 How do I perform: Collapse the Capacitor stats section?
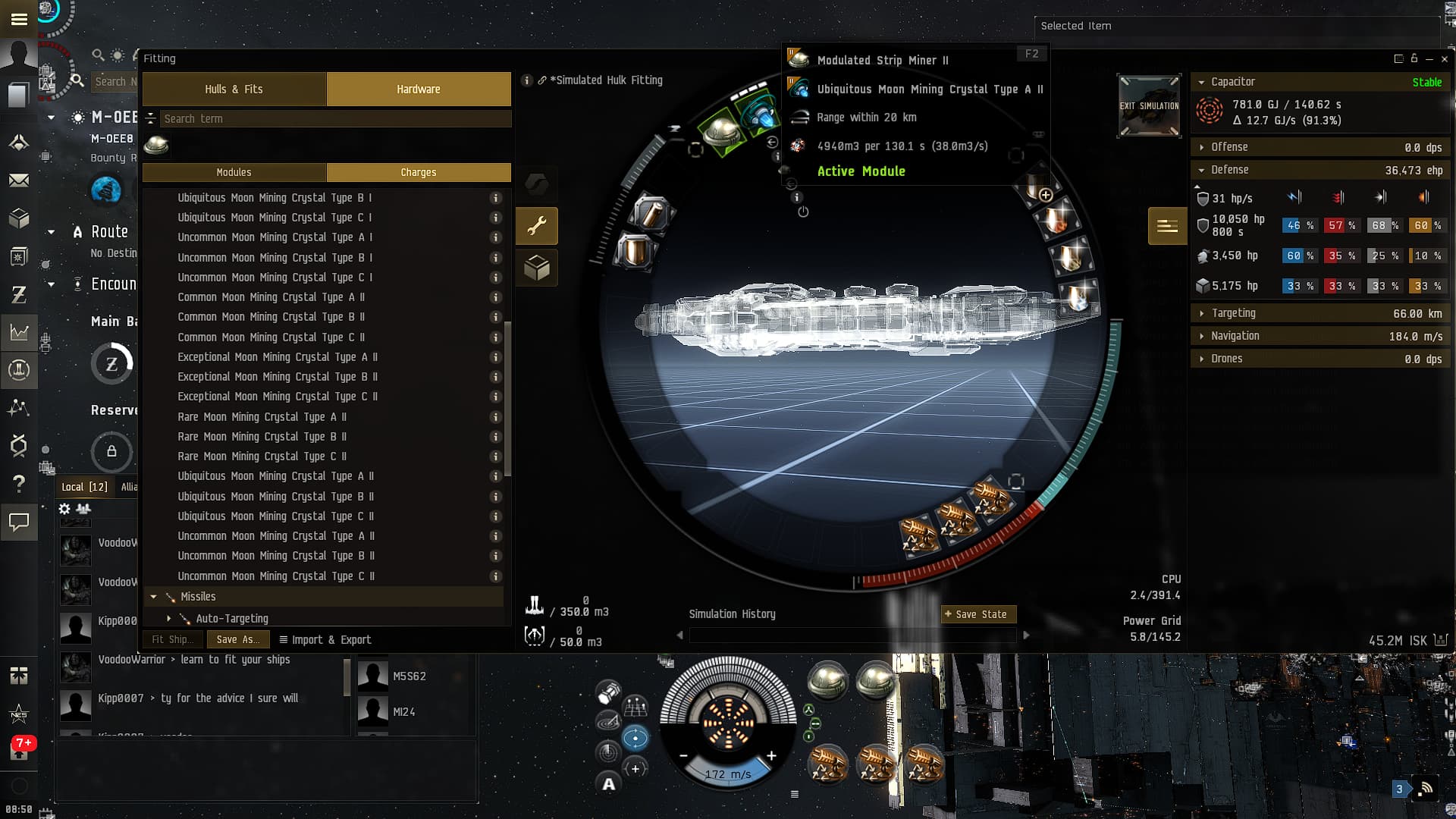(1201, 82)
